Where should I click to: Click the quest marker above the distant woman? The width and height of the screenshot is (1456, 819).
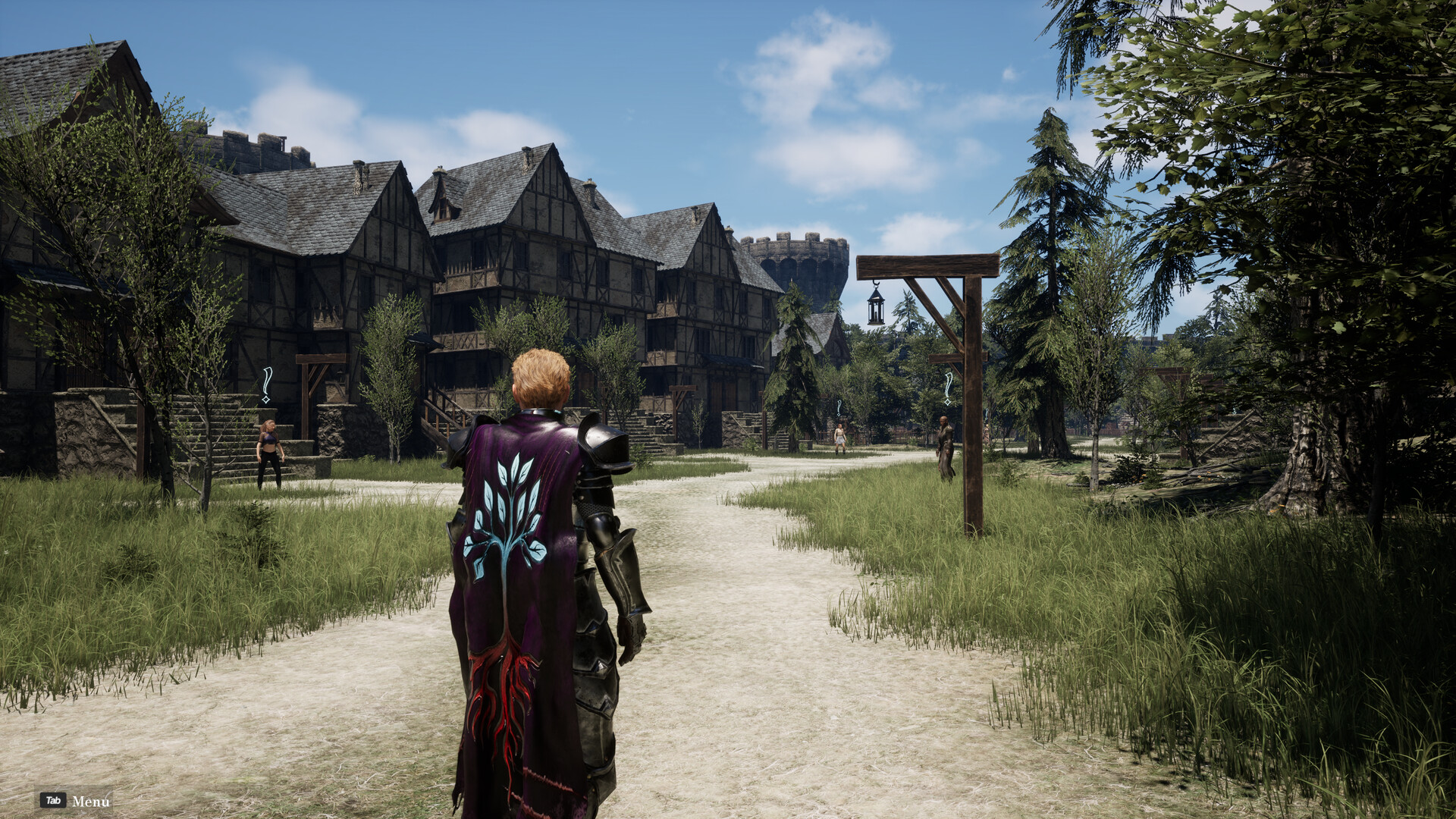point(839,406)
